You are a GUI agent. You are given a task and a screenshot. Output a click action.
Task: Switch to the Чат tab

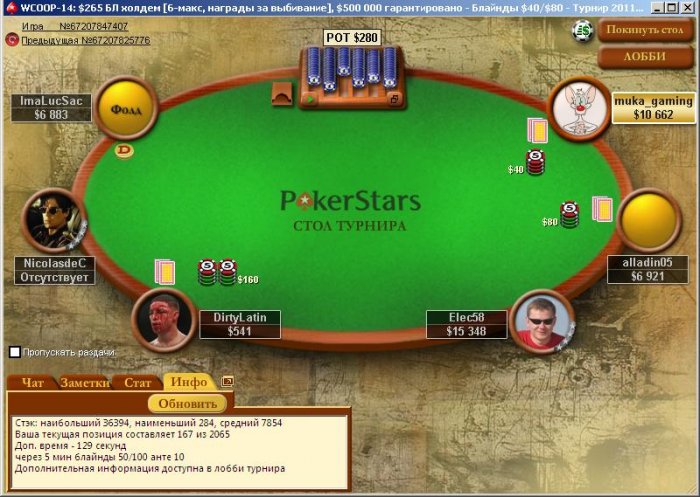tap(32, 382)
